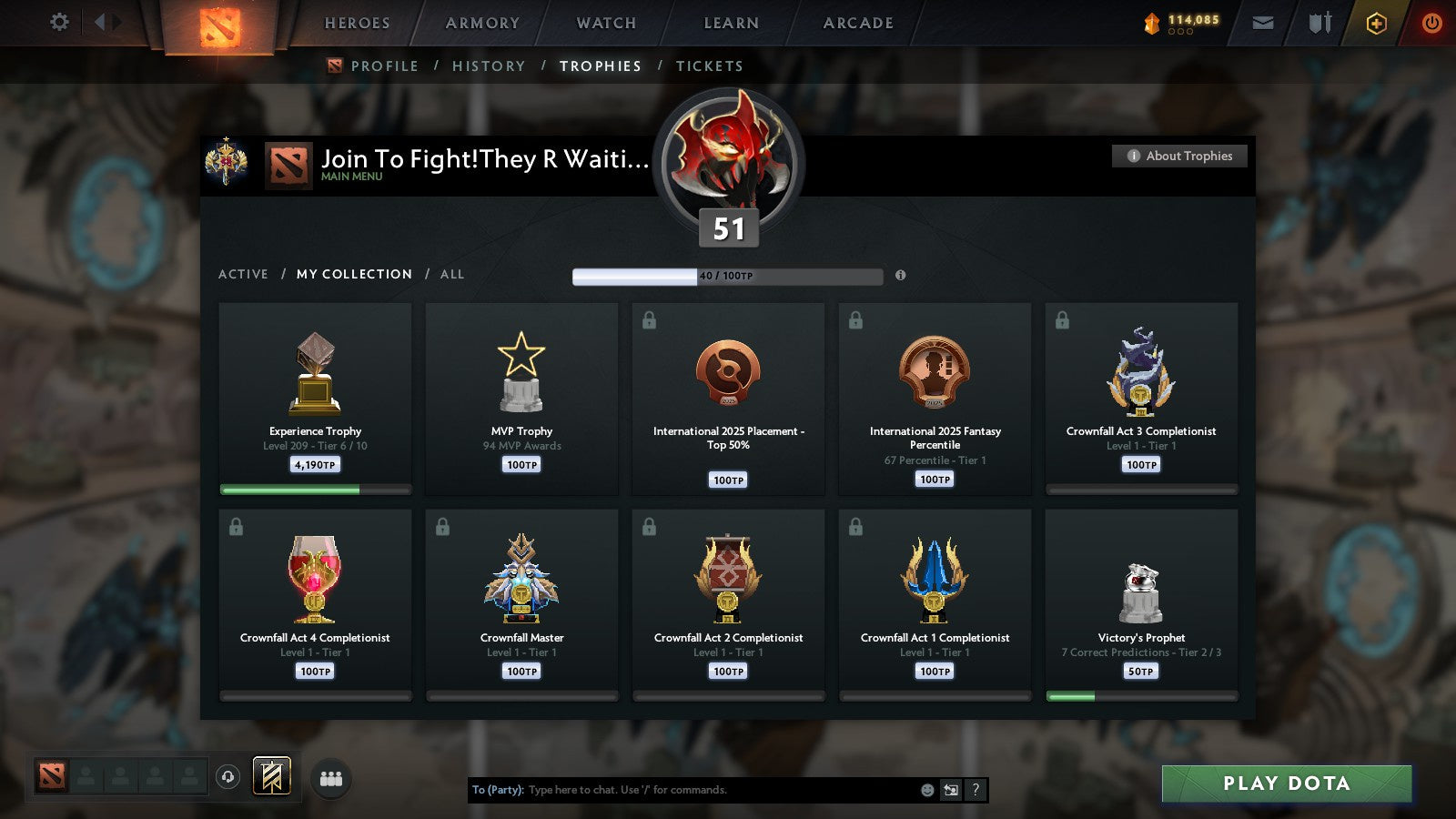1456x819 pixels.
Task: Click the info icon beside the TP progress bar
Action: (x=900, y=275)
